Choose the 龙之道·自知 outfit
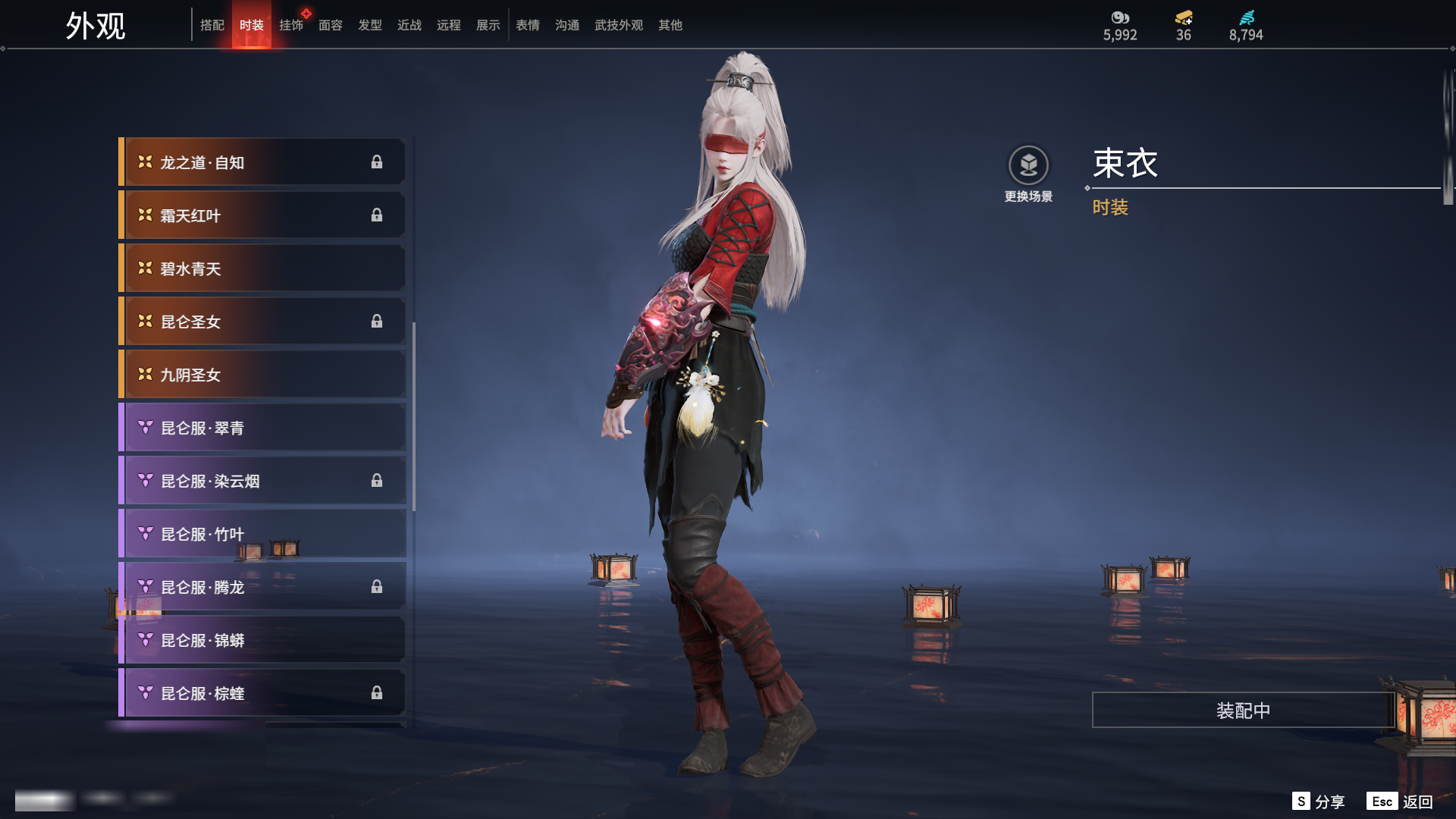This screenshot has height=819, width=1456. (262, 162)
